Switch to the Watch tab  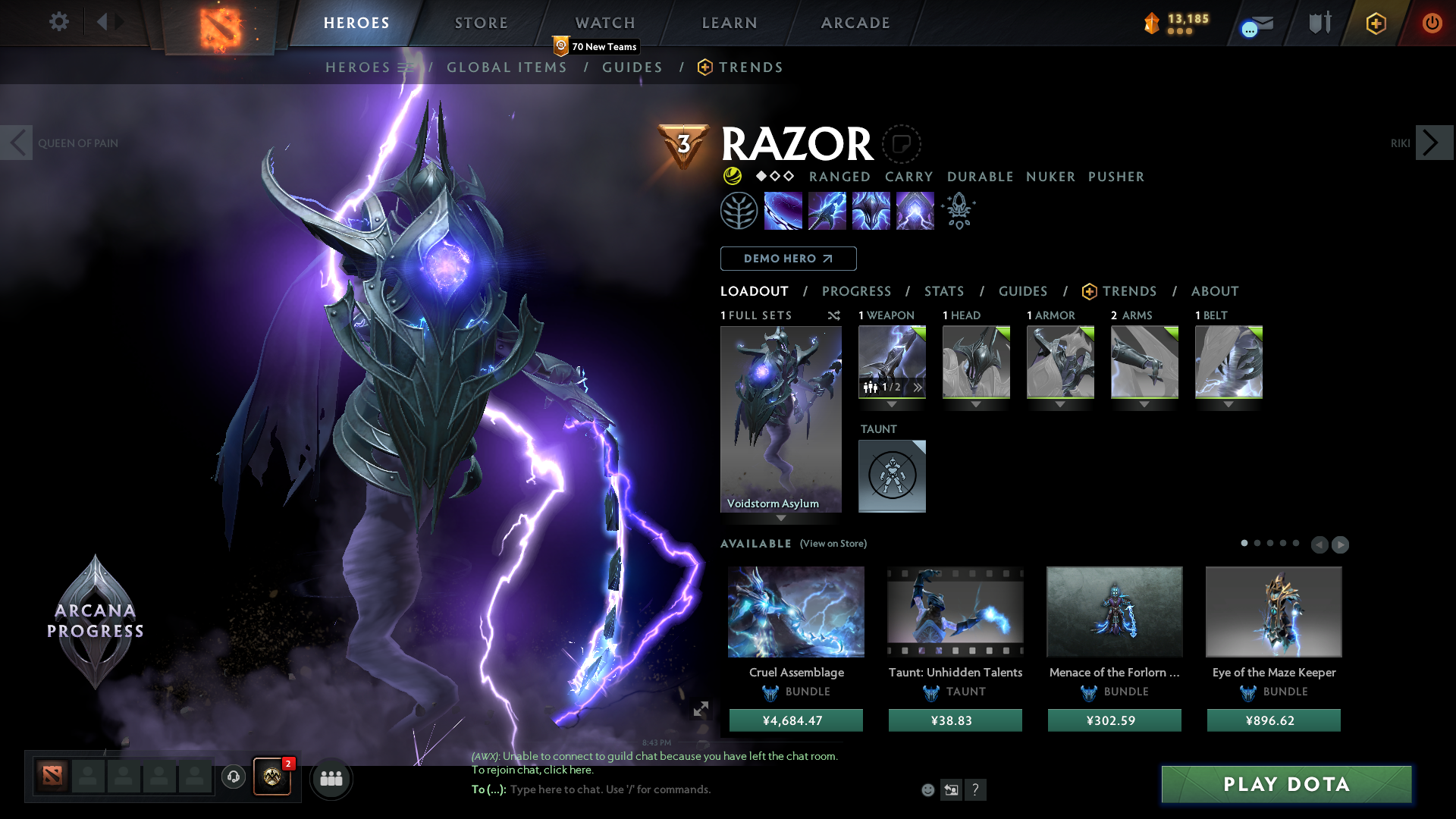click(605, 23)
